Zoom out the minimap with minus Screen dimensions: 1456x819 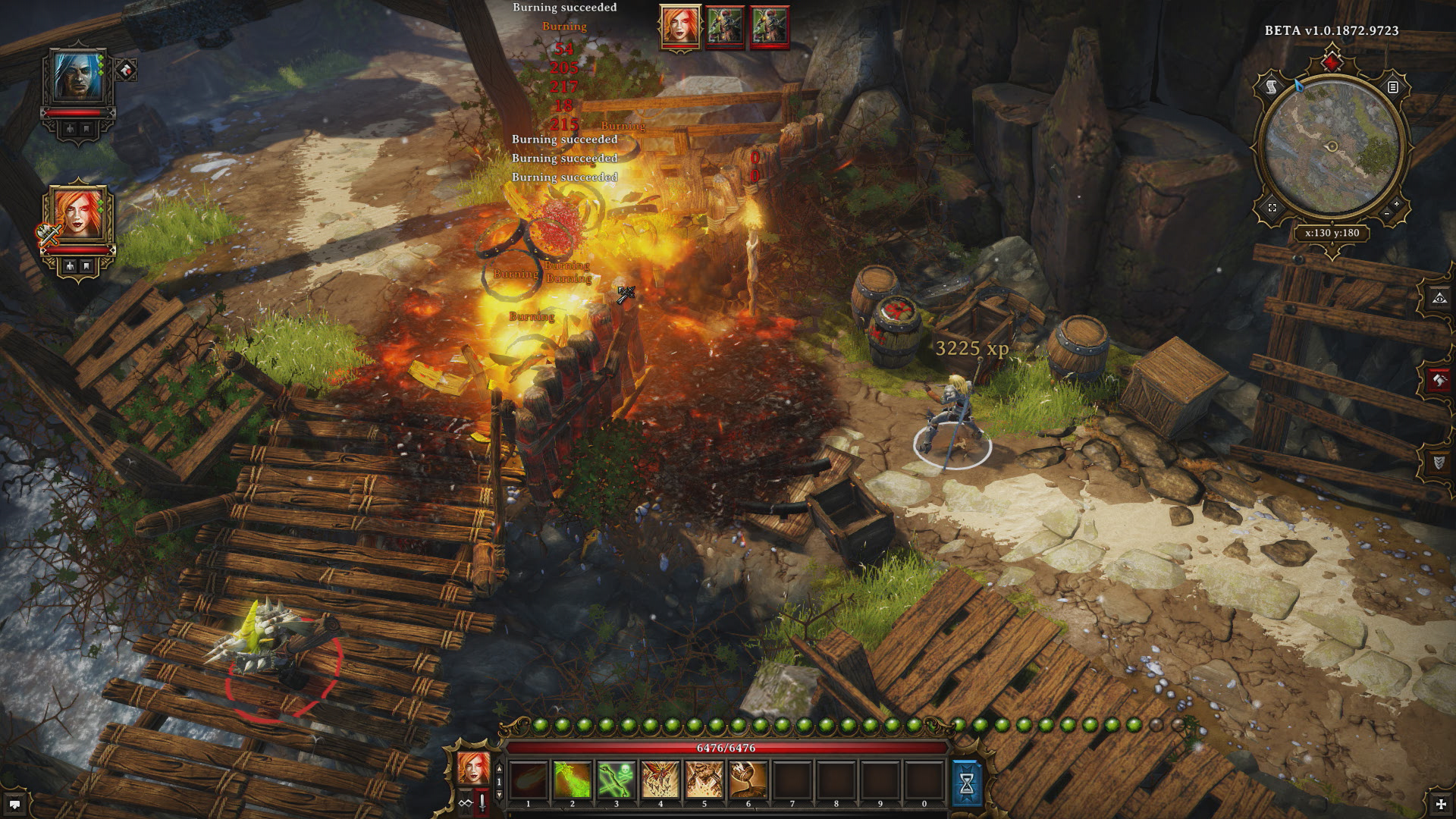point(1386,215)
